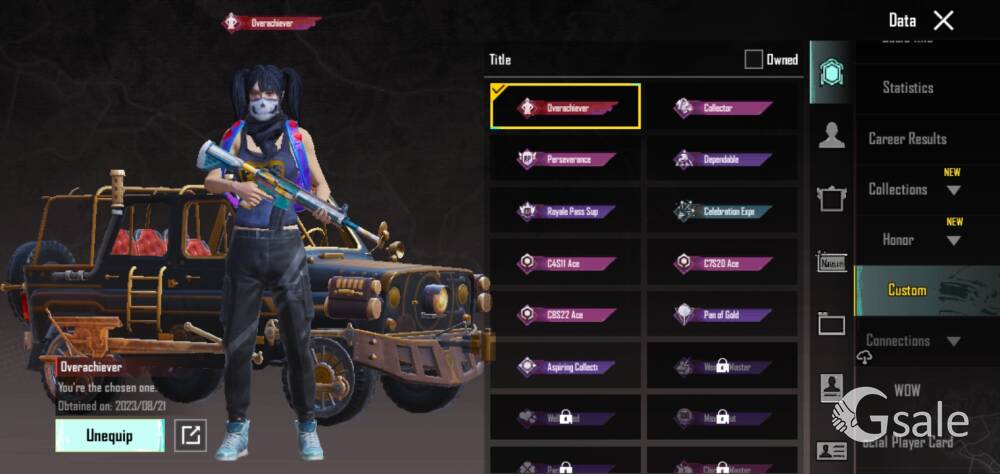Pick the Pan of Gold title

722,315
